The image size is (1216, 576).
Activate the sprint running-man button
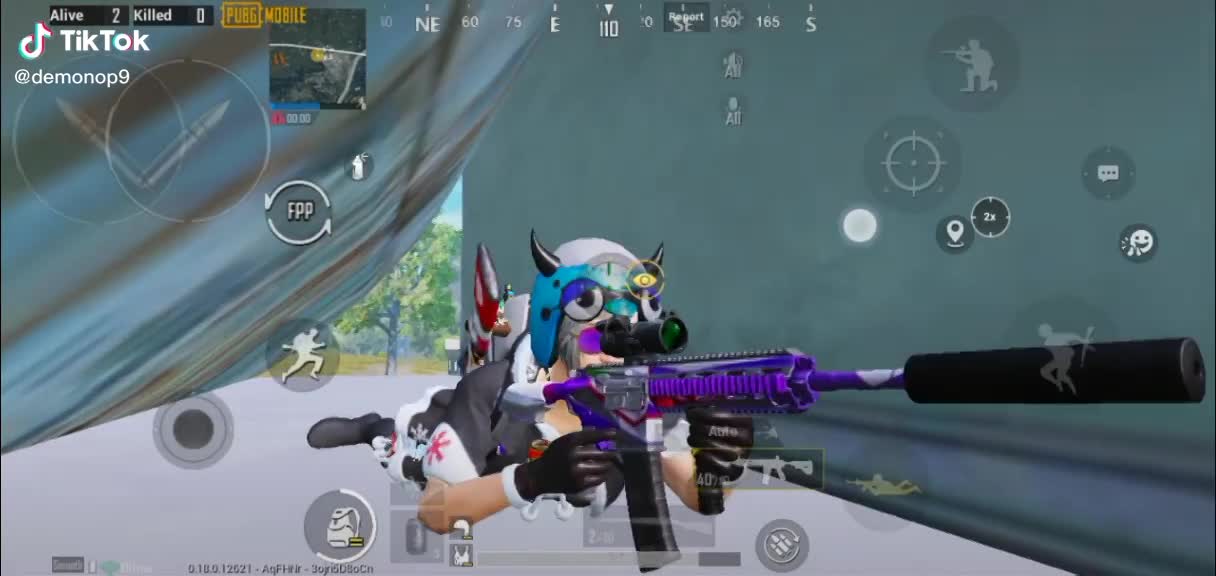(x=302, y=356)
